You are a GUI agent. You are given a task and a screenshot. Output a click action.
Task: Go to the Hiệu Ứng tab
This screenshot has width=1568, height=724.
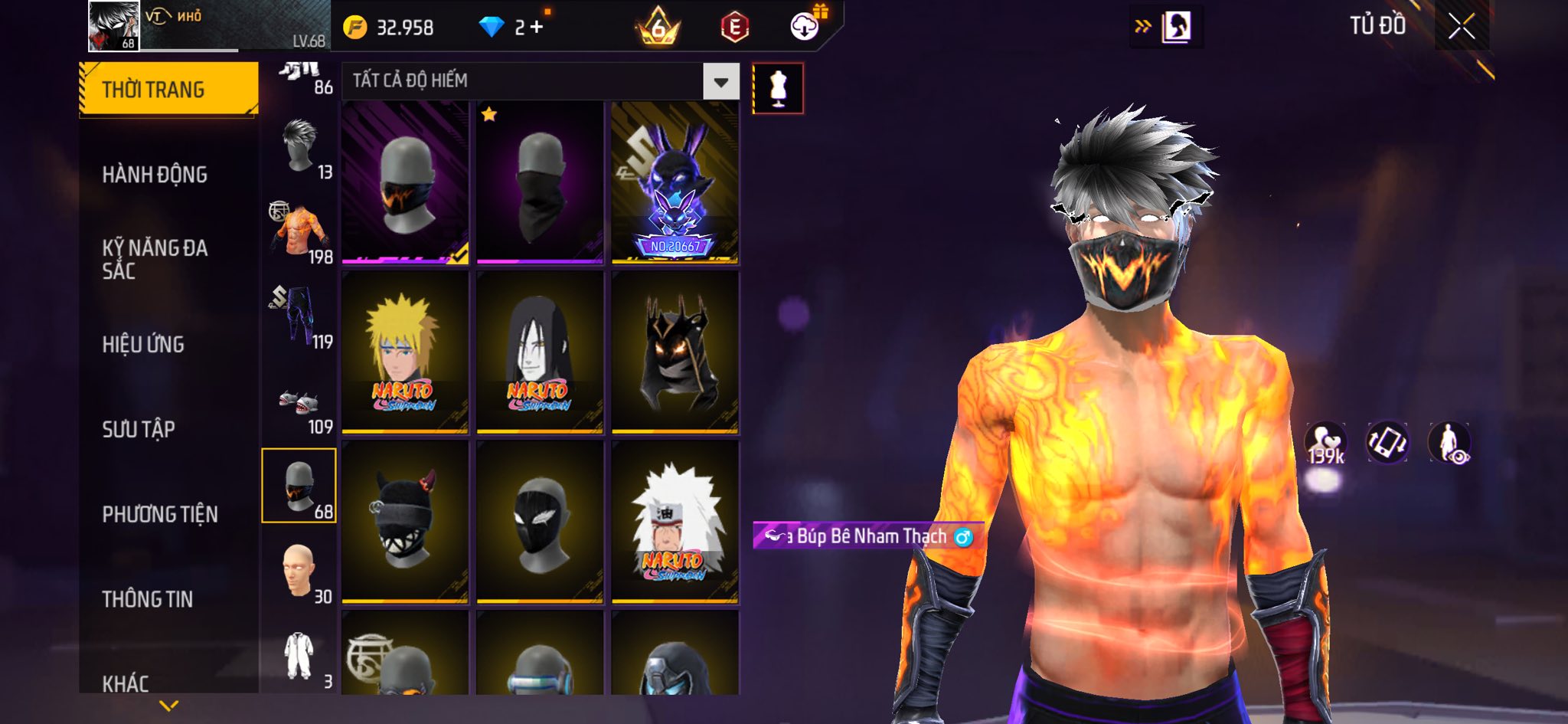[143, 345]
